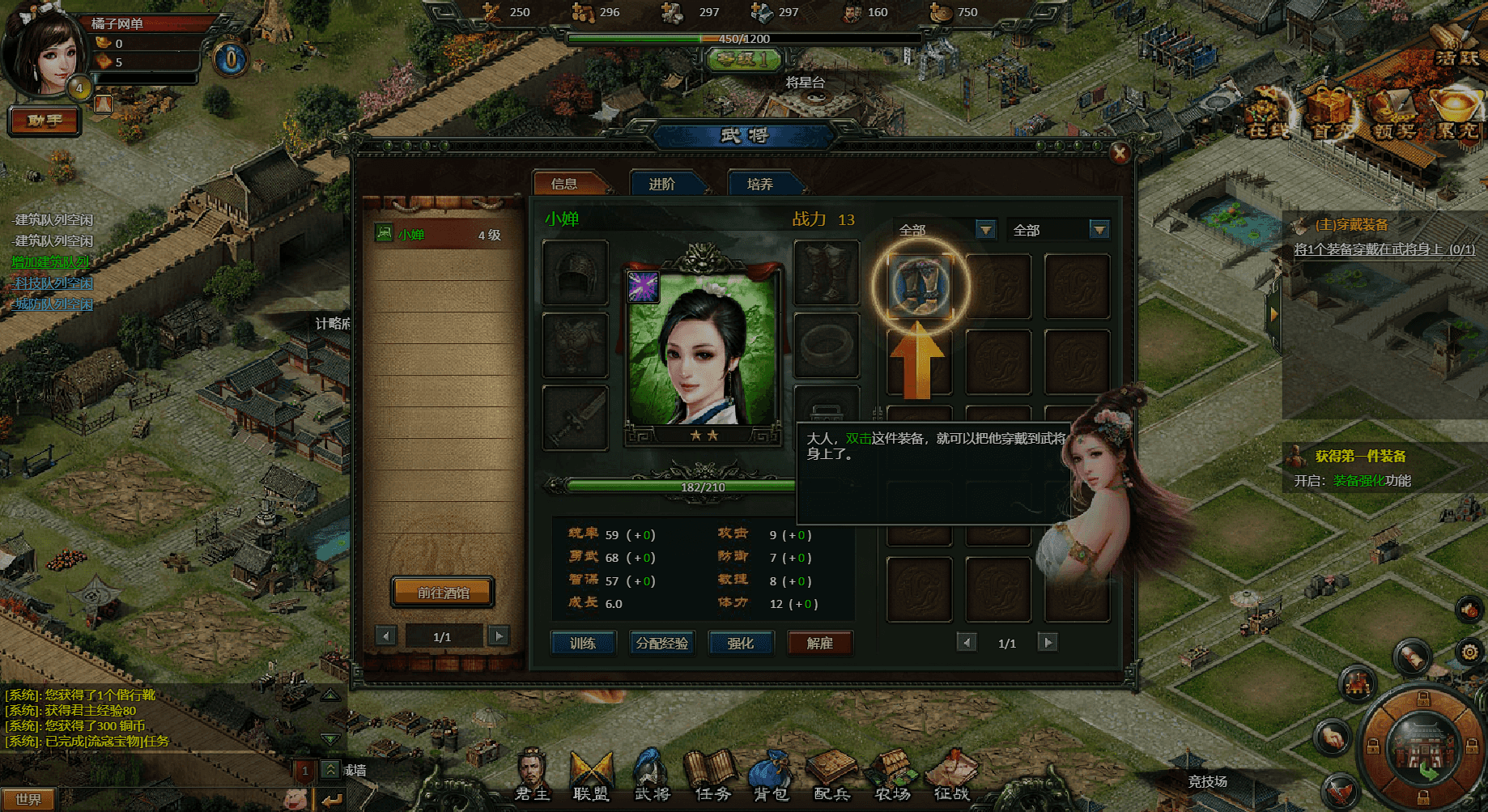Open the 君主 lord menu
The image size is (1488, 812).
coord(533,777)
